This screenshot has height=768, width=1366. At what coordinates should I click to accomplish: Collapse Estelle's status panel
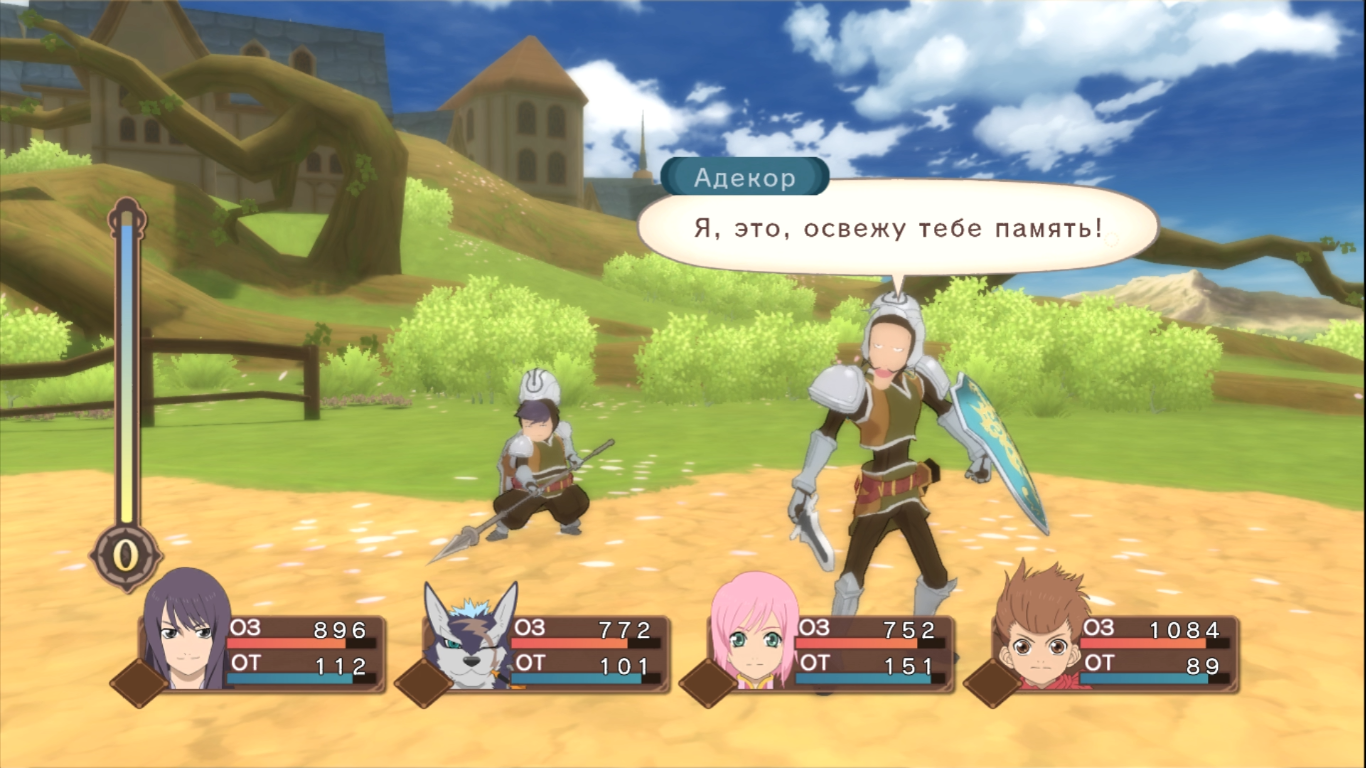tap(860, 650)
